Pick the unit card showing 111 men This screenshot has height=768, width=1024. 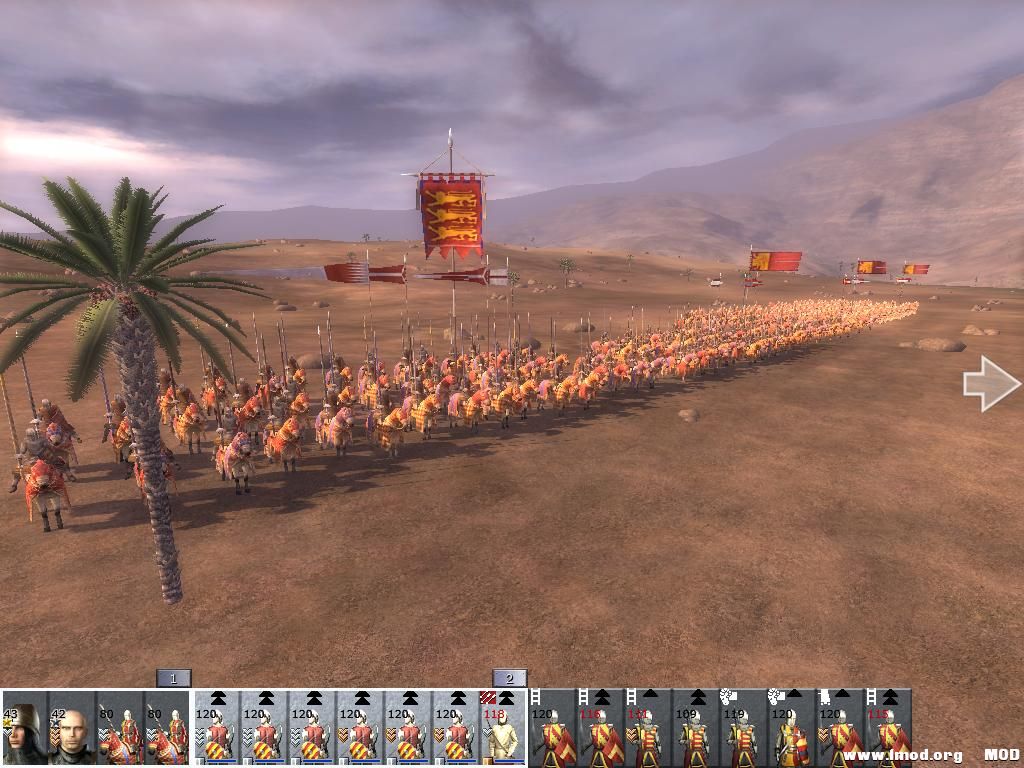647,728
